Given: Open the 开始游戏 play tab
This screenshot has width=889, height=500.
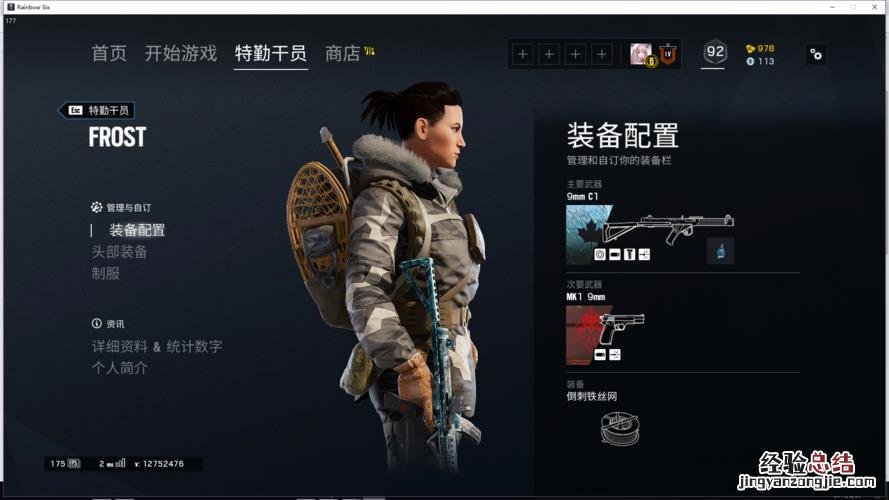Looking at the screenshot, I should coord(180,54).
